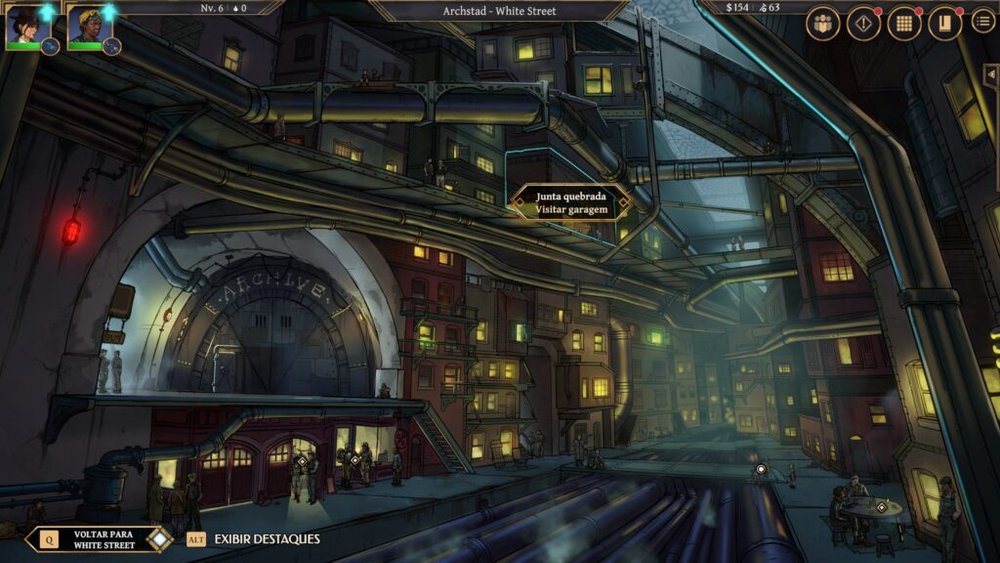The width and height of the screenshot is (1000, 563).
Task: Click the diamond marker above the café table
Action: (881, 507)
